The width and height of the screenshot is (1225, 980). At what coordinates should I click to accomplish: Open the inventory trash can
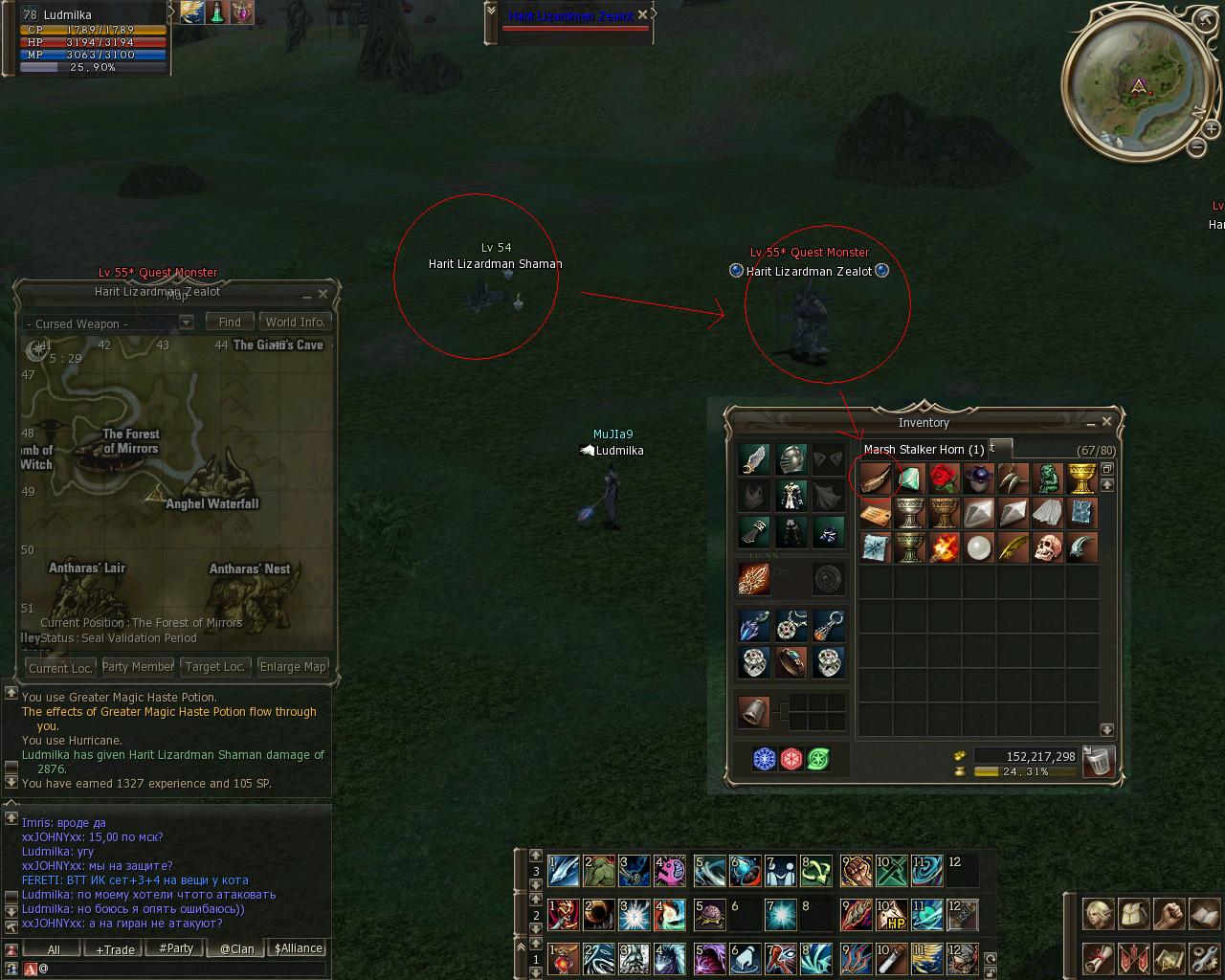pos(1100,761)
